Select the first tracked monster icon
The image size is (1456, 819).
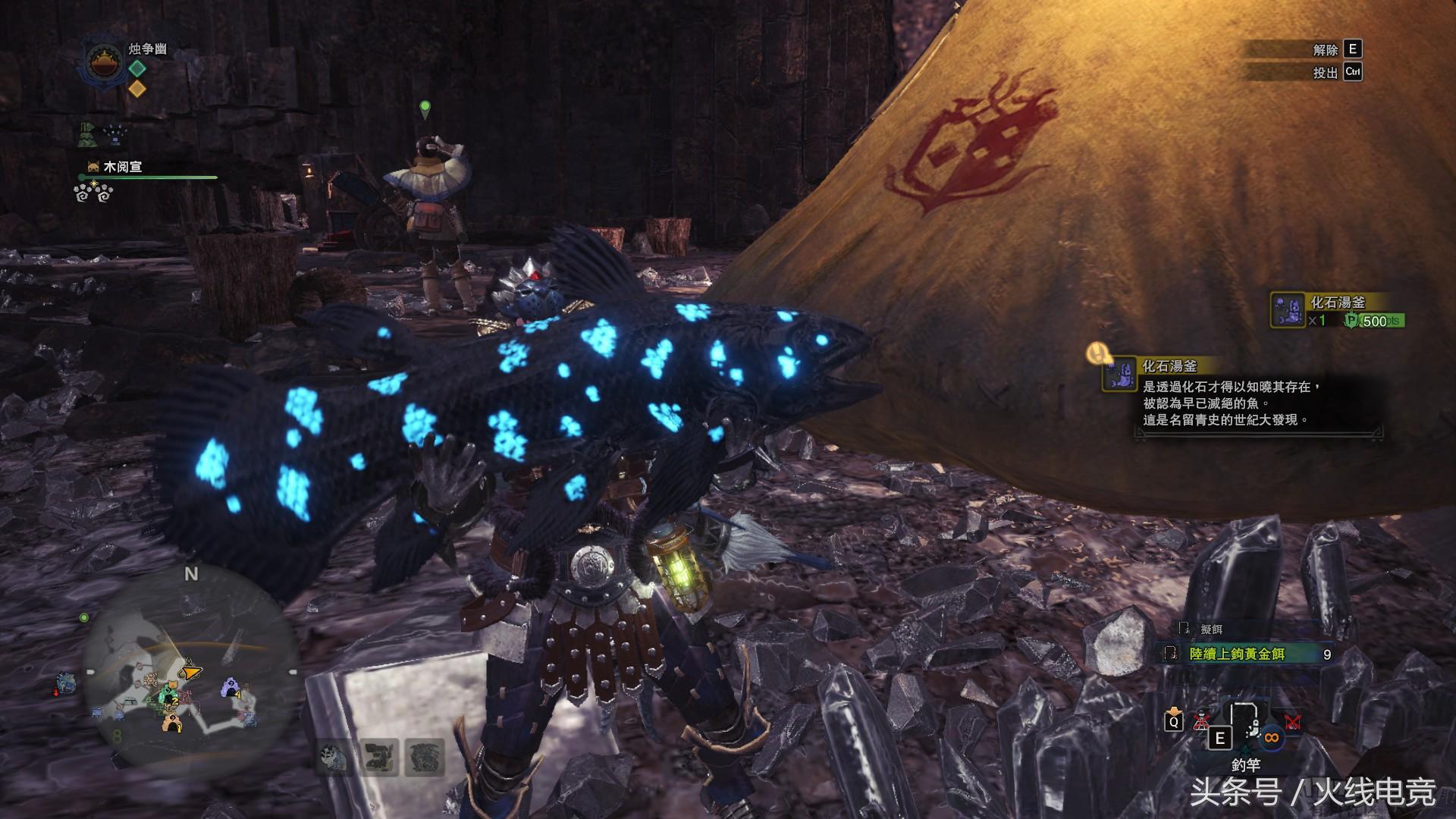333,758
